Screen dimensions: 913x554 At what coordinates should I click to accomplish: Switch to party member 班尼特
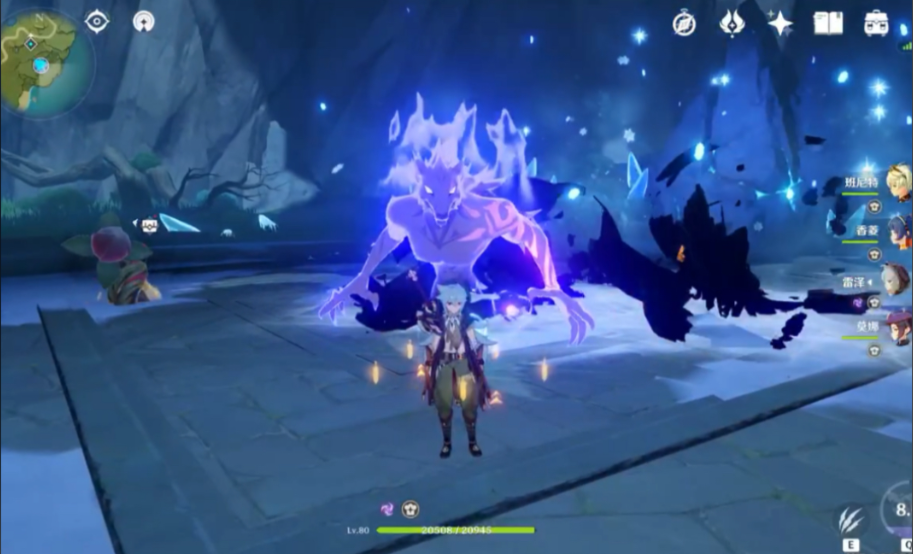click(x=896, y=182)
